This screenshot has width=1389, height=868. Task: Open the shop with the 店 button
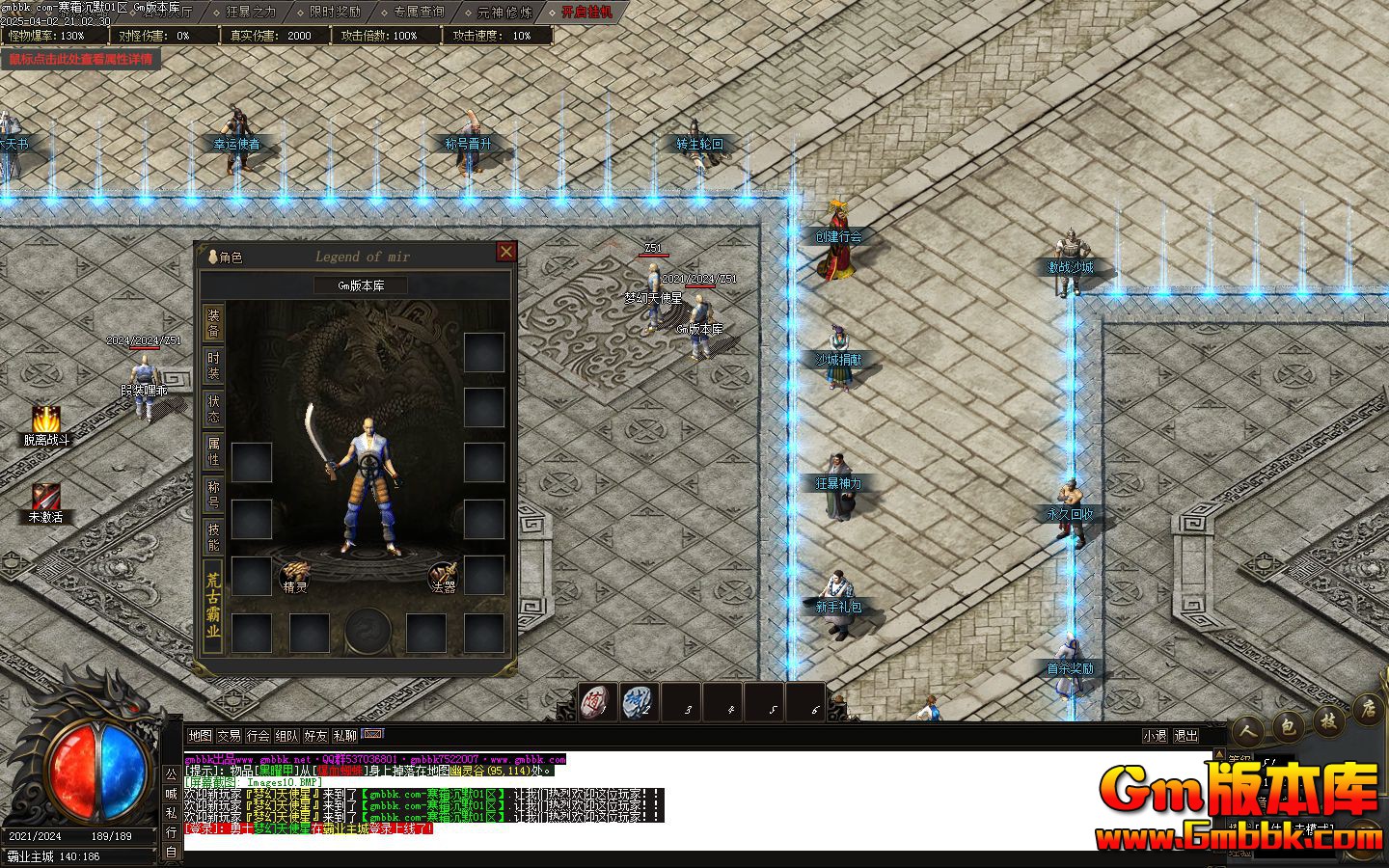coord(1367,709)
